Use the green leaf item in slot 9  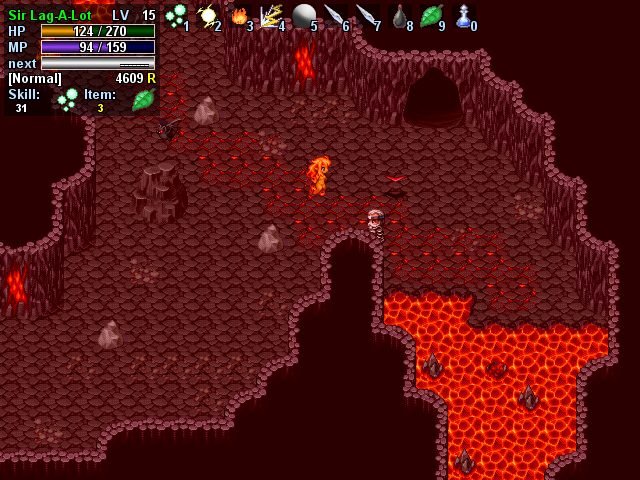coord(431,15)
